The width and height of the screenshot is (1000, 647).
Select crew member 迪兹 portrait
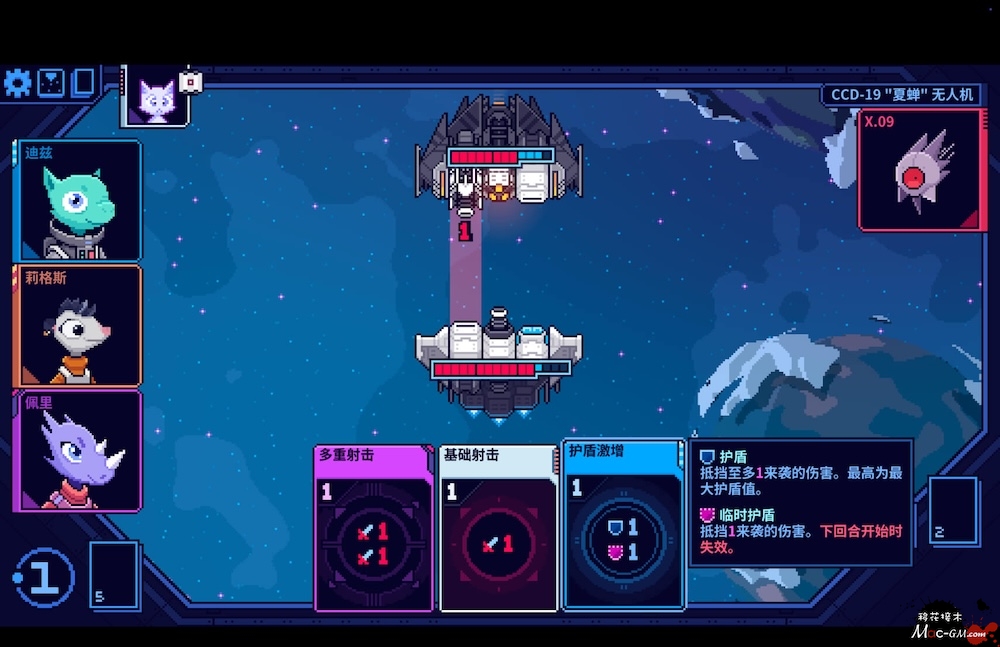point(78,201)
